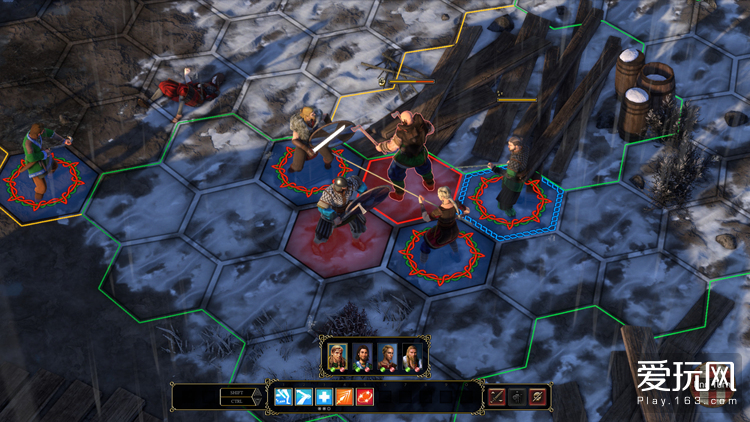Click the greyed-out shield figure button

[516, 397]
